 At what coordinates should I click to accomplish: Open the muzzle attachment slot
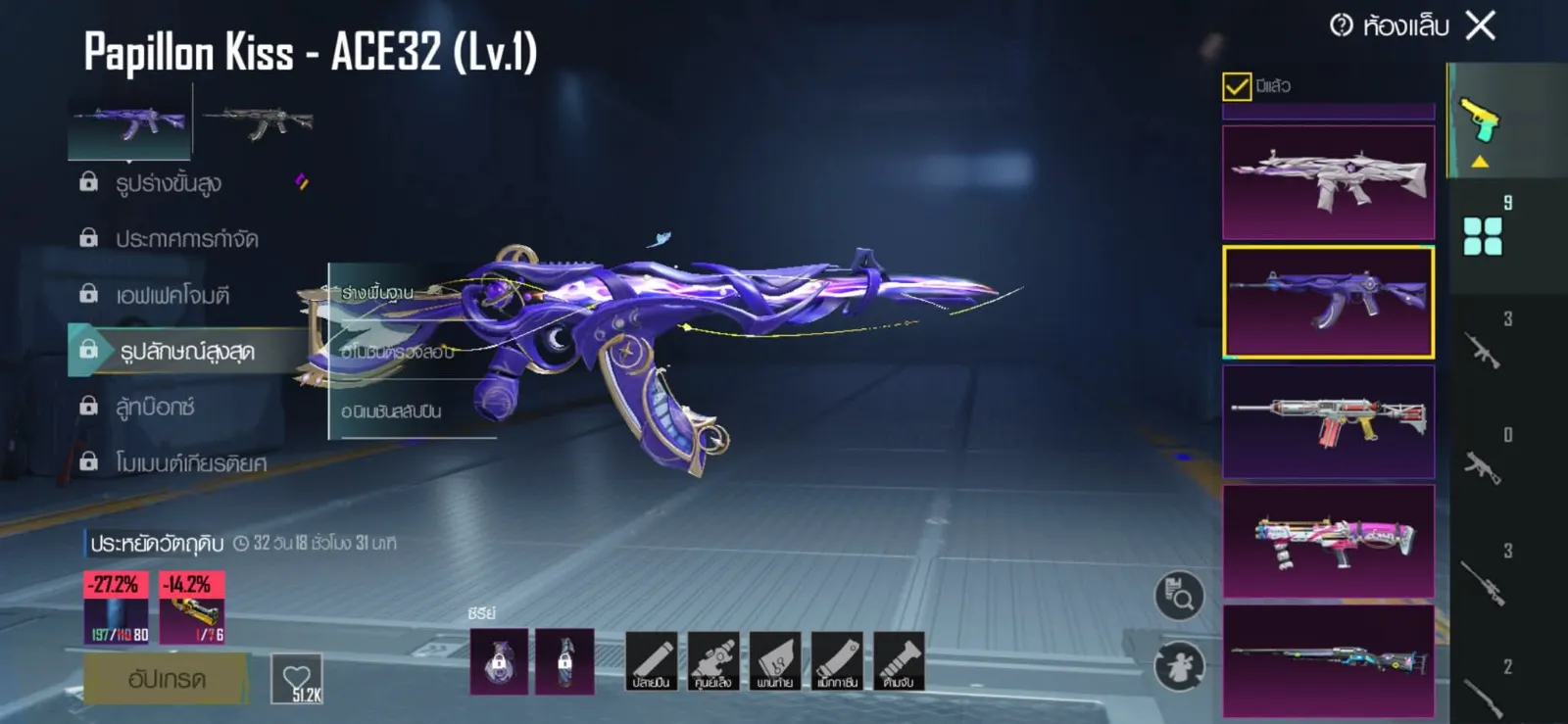651,661
